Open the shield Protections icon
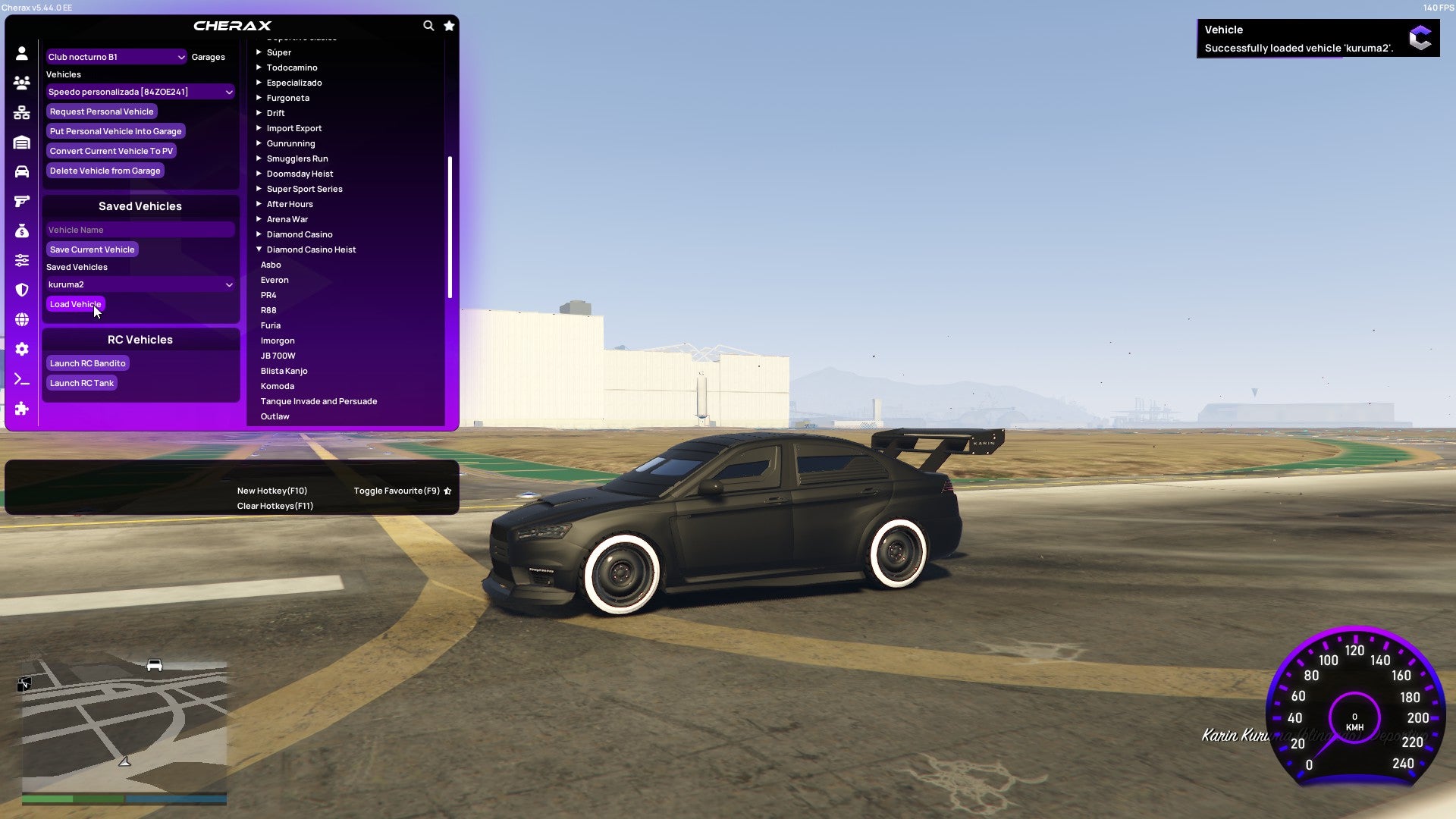Viewport: 1456px width, 819px height. coord(21,289)
